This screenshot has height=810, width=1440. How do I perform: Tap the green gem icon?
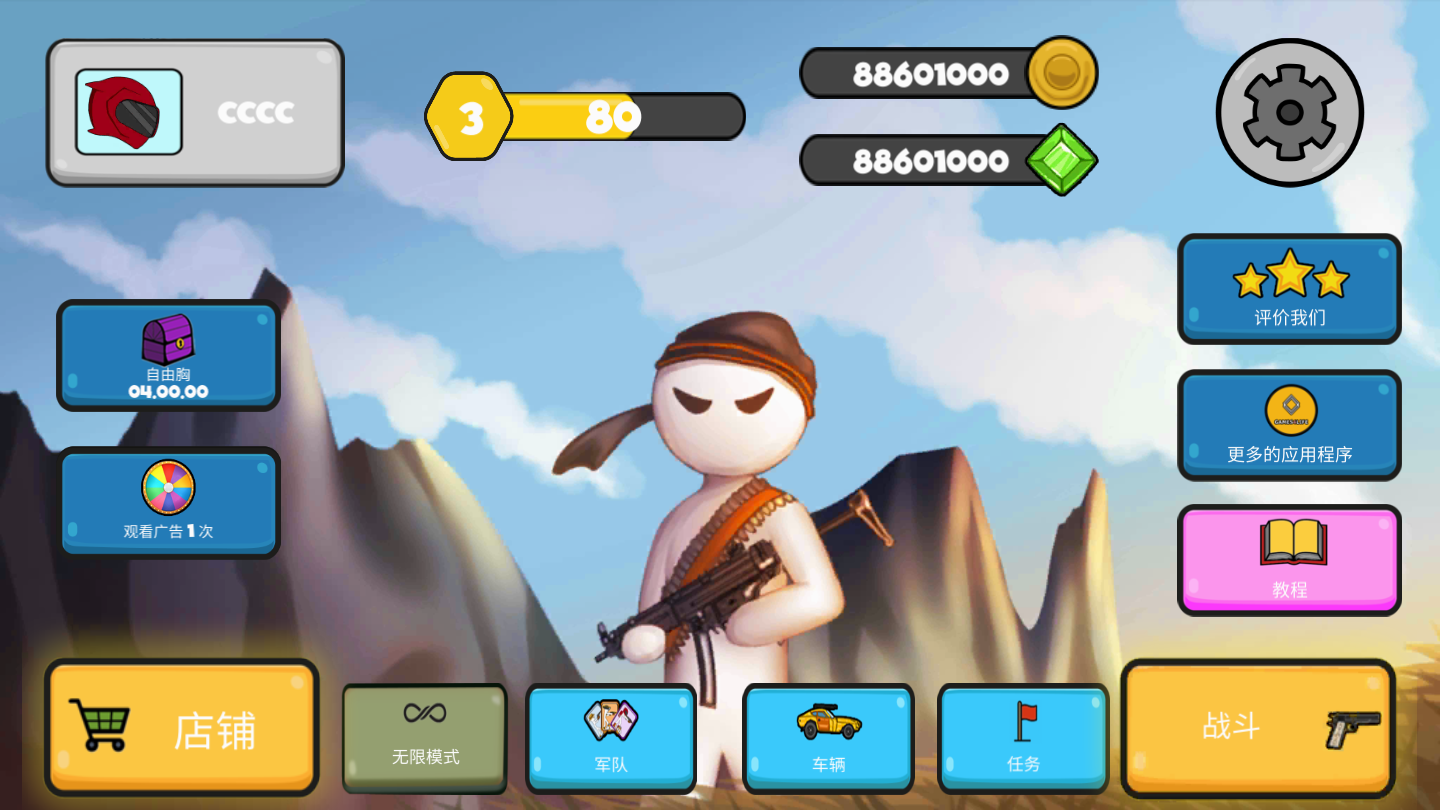click(1062, 160)
